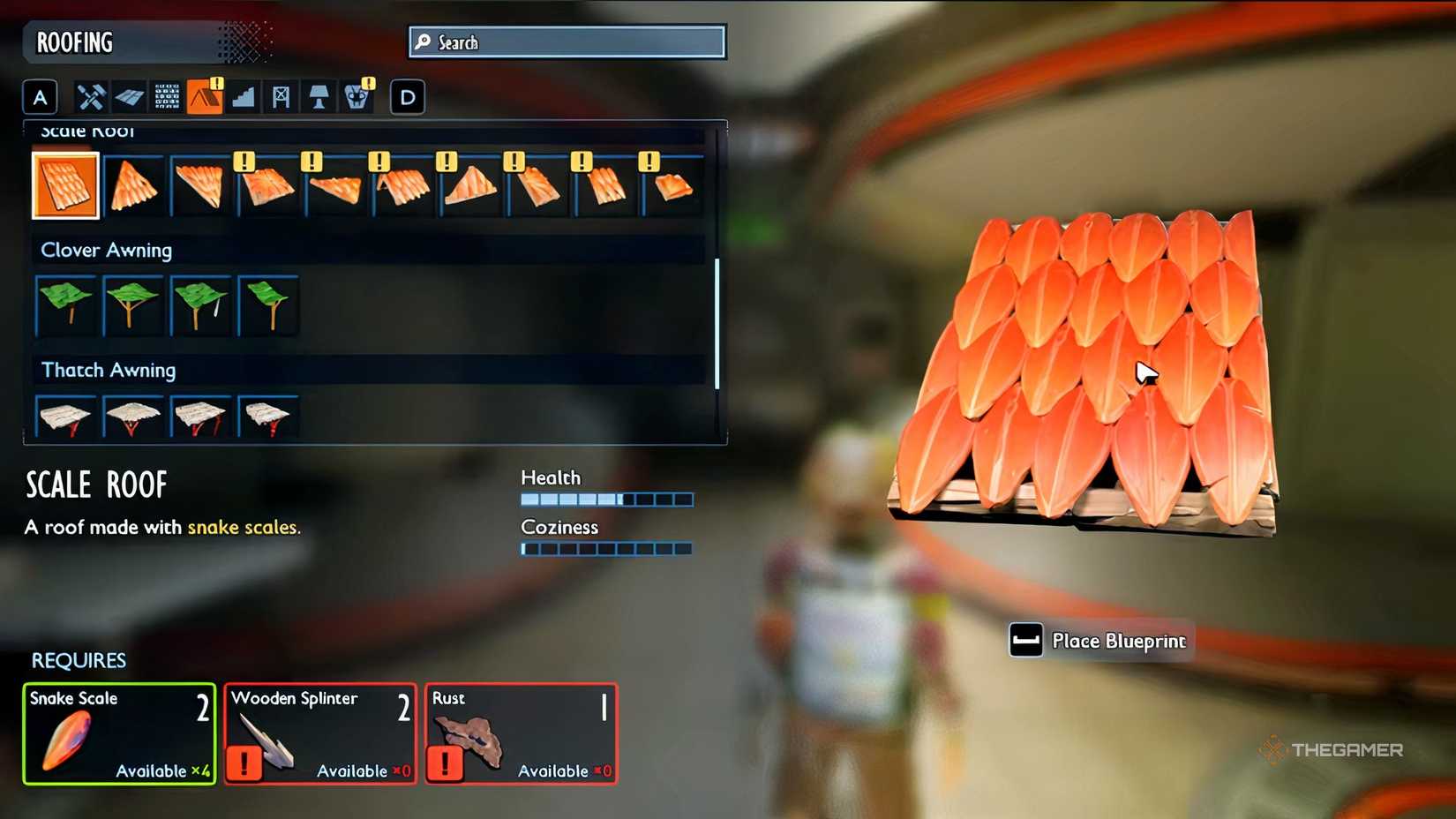Click the Wooden Splinter warning icon

click(x=244, y=764)
